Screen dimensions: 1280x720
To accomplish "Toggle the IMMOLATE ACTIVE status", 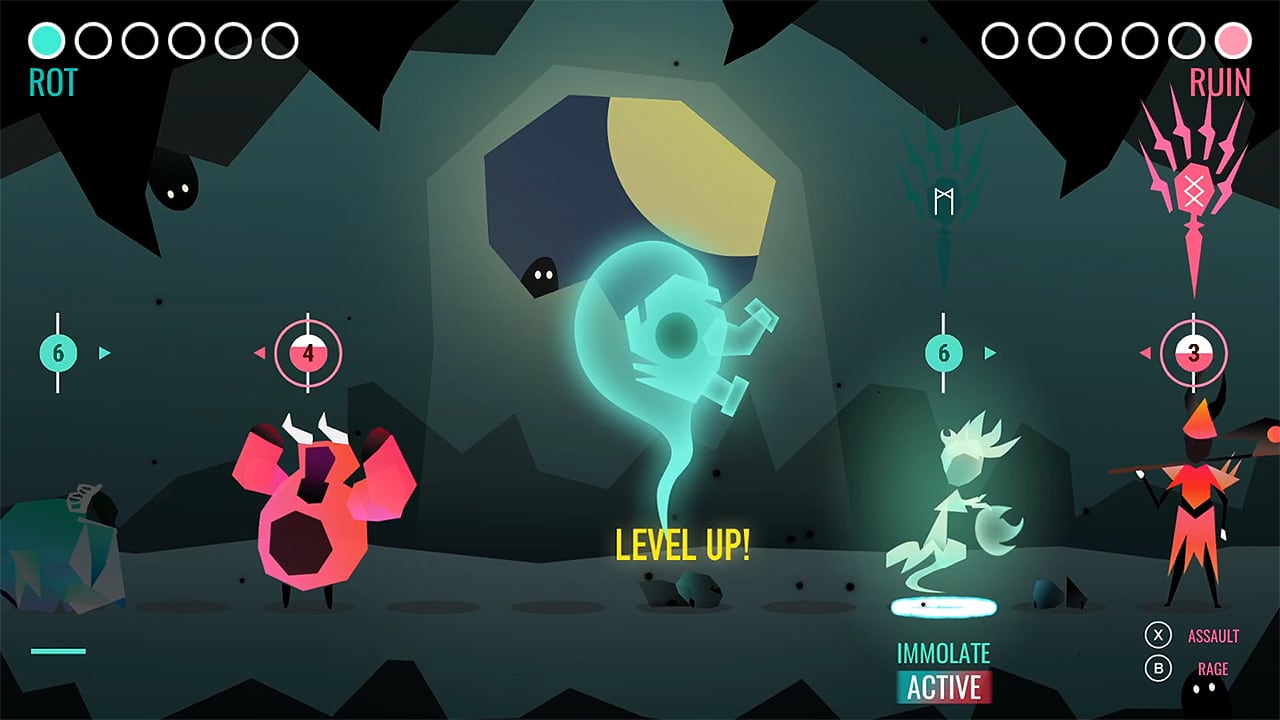I will [x=943, y=670].
